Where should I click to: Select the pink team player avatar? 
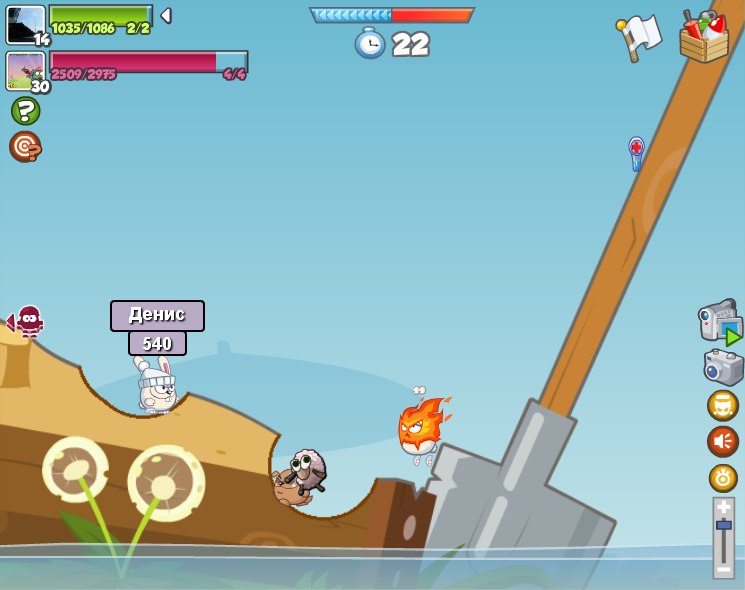[25, 70]
